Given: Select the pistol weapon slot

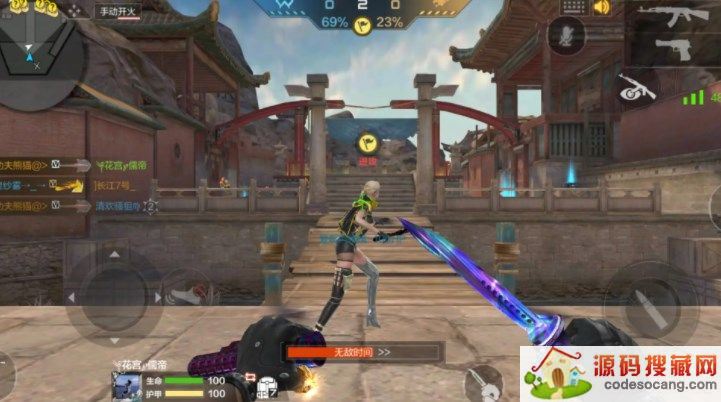Looking at the screenshot, I should click(677, 48).
